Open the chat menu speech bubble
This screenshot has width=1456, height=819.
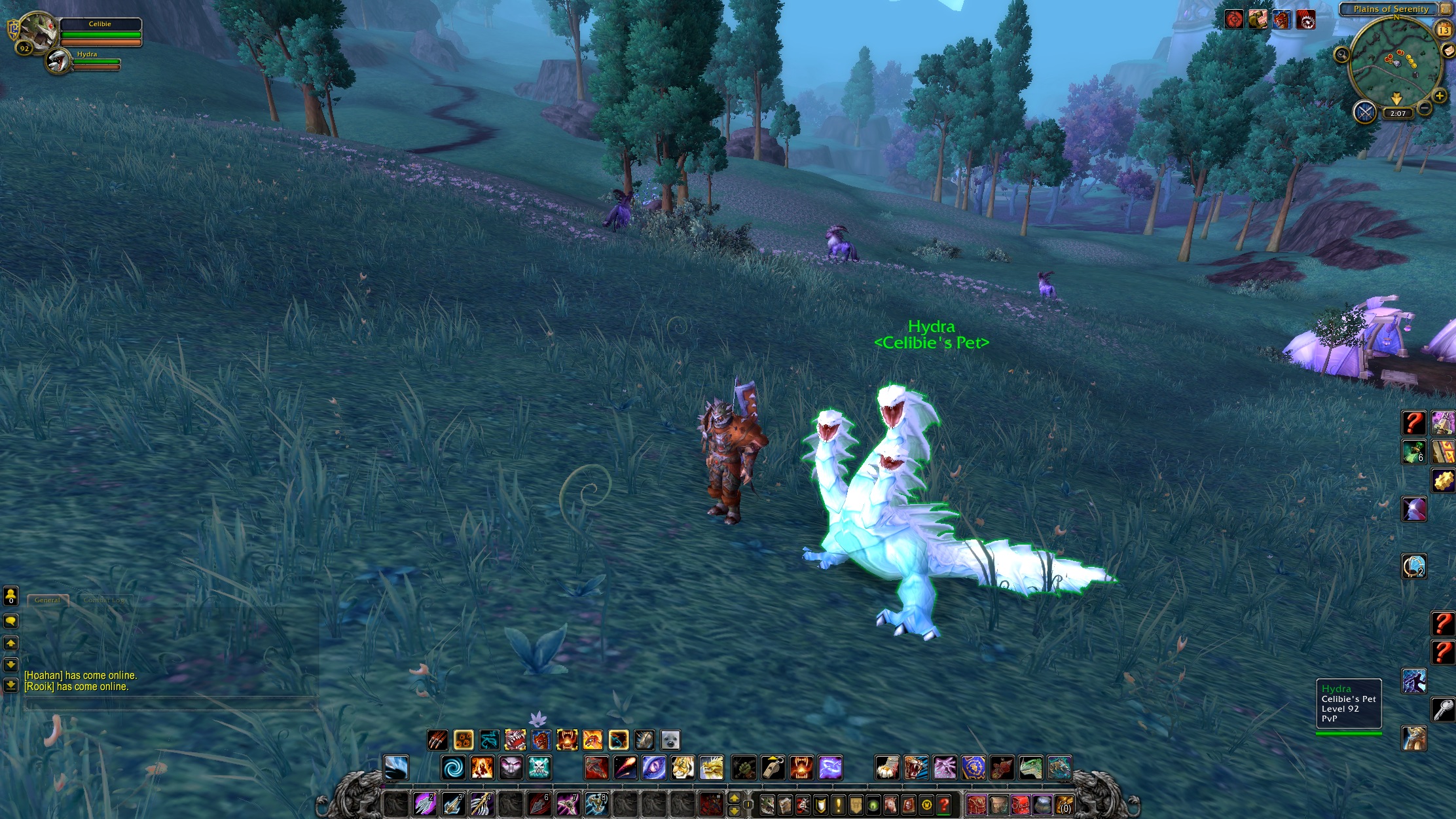click(x=10, y=621)
